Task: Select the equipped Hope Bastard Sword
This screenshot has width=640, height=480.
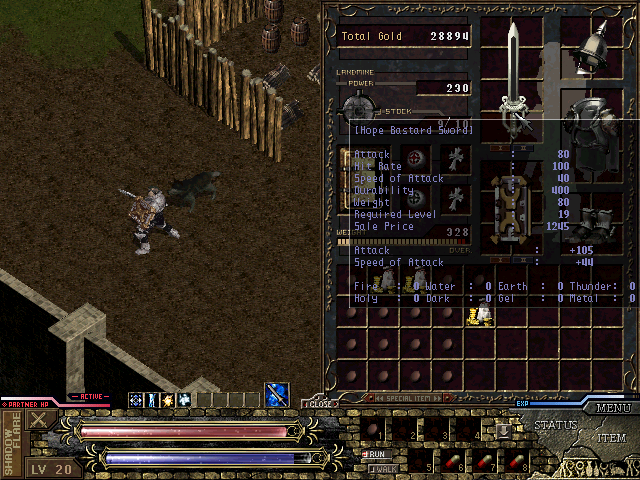Action: click(x=515, y=75)
